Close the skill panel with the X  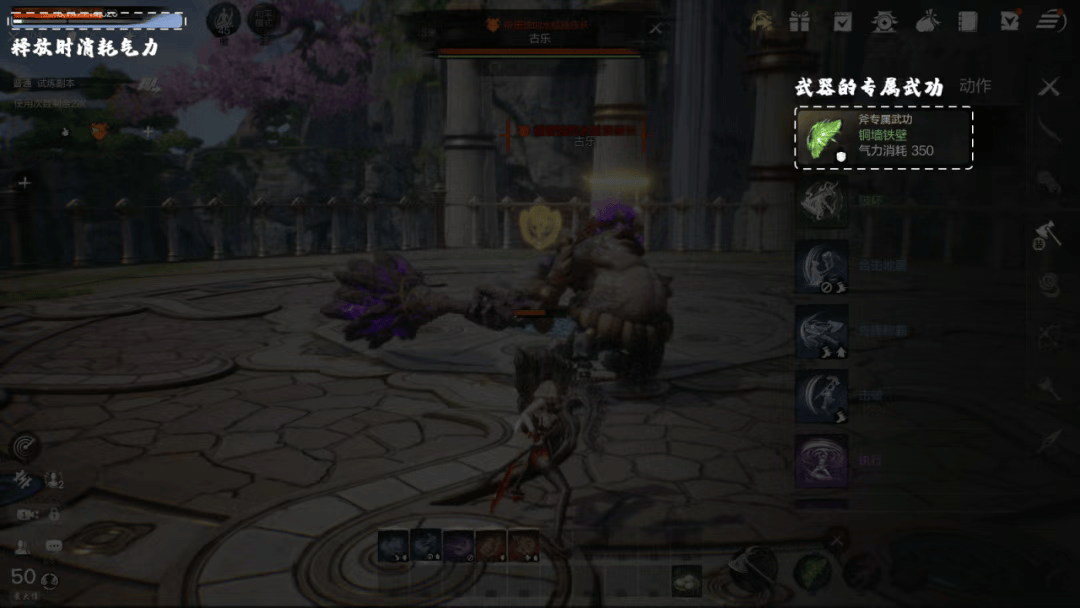point(1048,87)
